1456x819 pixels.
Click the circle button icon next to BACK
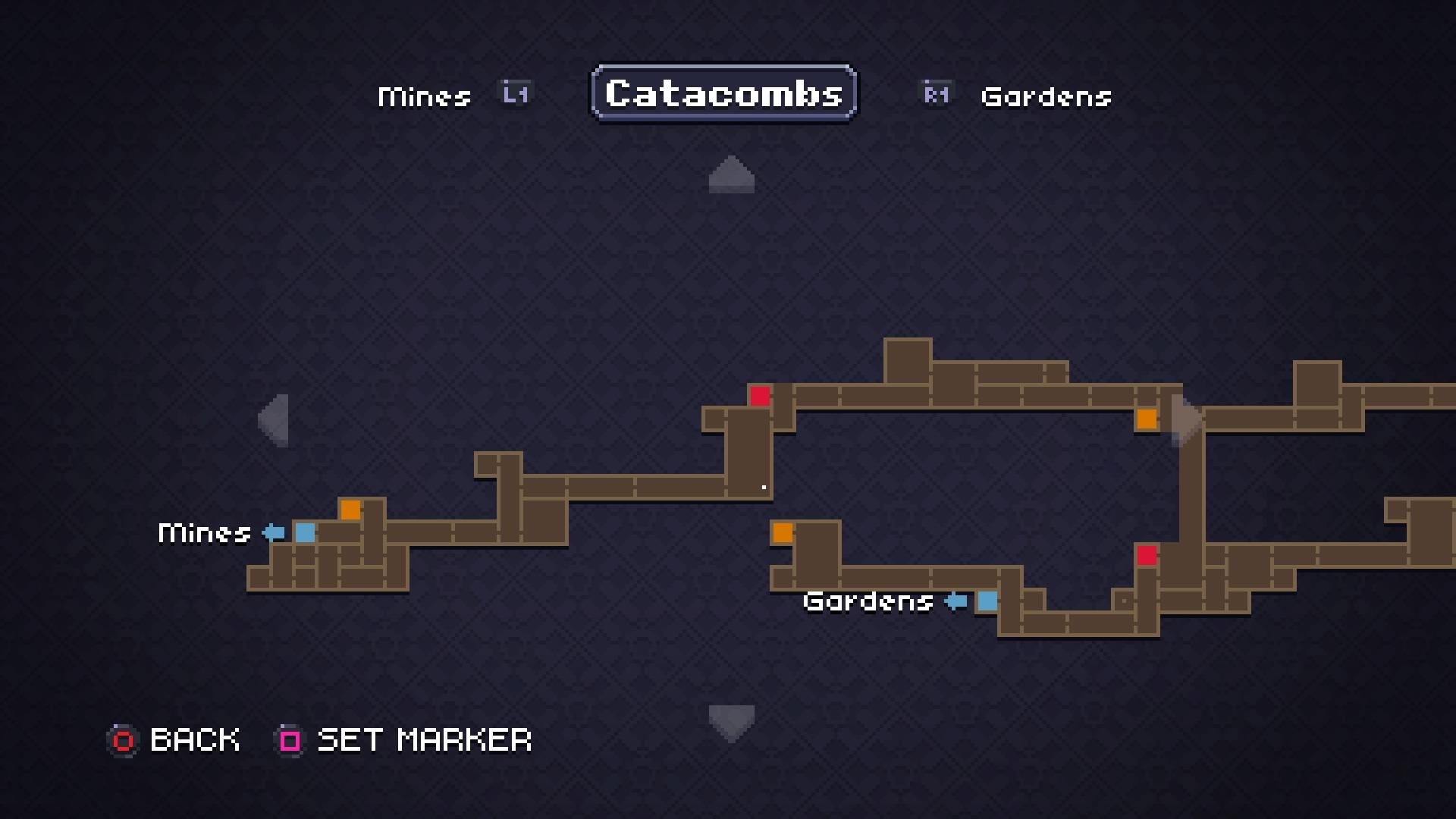[x=121, y=740]
